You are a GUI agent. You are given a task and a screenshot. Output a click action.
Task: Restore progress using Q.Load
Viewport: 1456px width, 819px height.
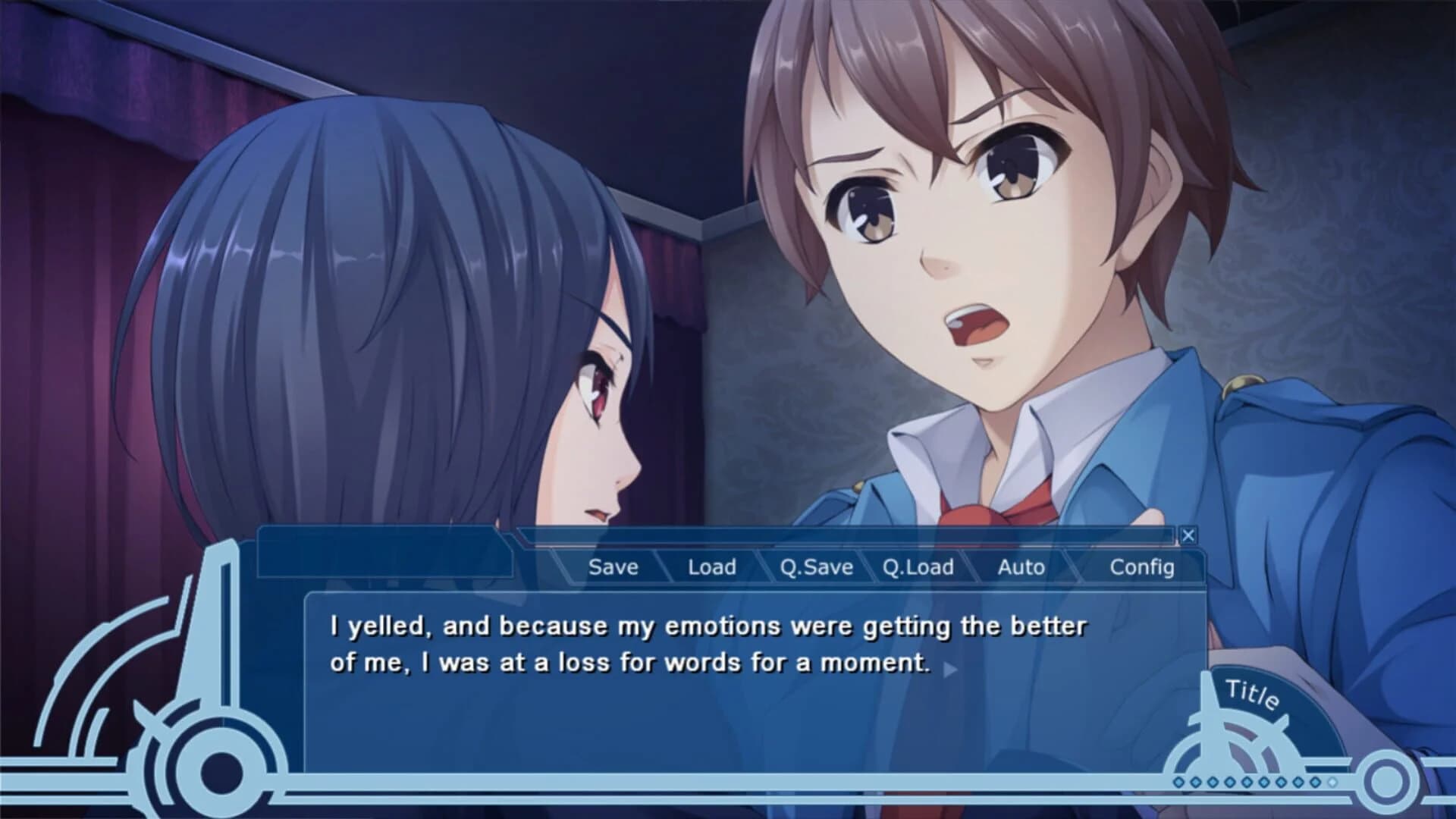pos(918,566)
